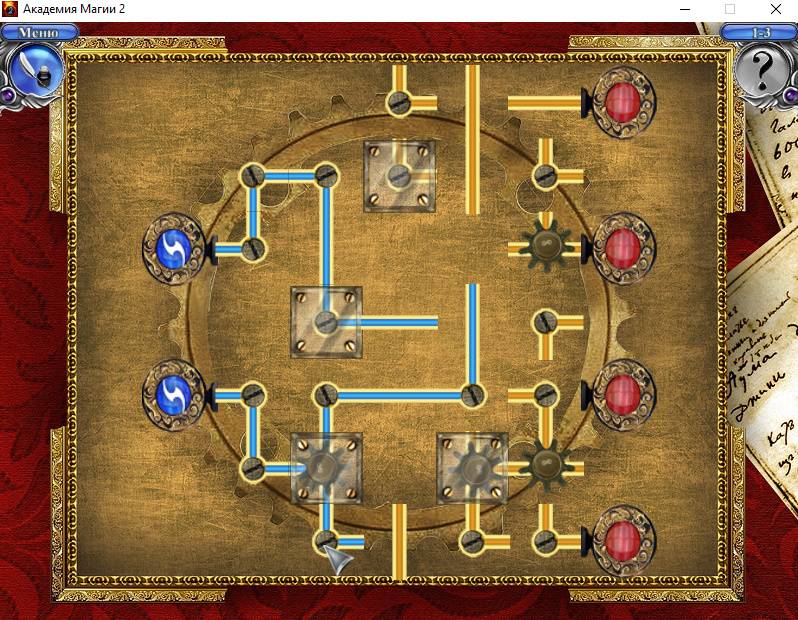This screenshot has width=798, height=620.
Task: Select the glass tile holding a screw and yellow pipe
Action: tap(399, 176)
